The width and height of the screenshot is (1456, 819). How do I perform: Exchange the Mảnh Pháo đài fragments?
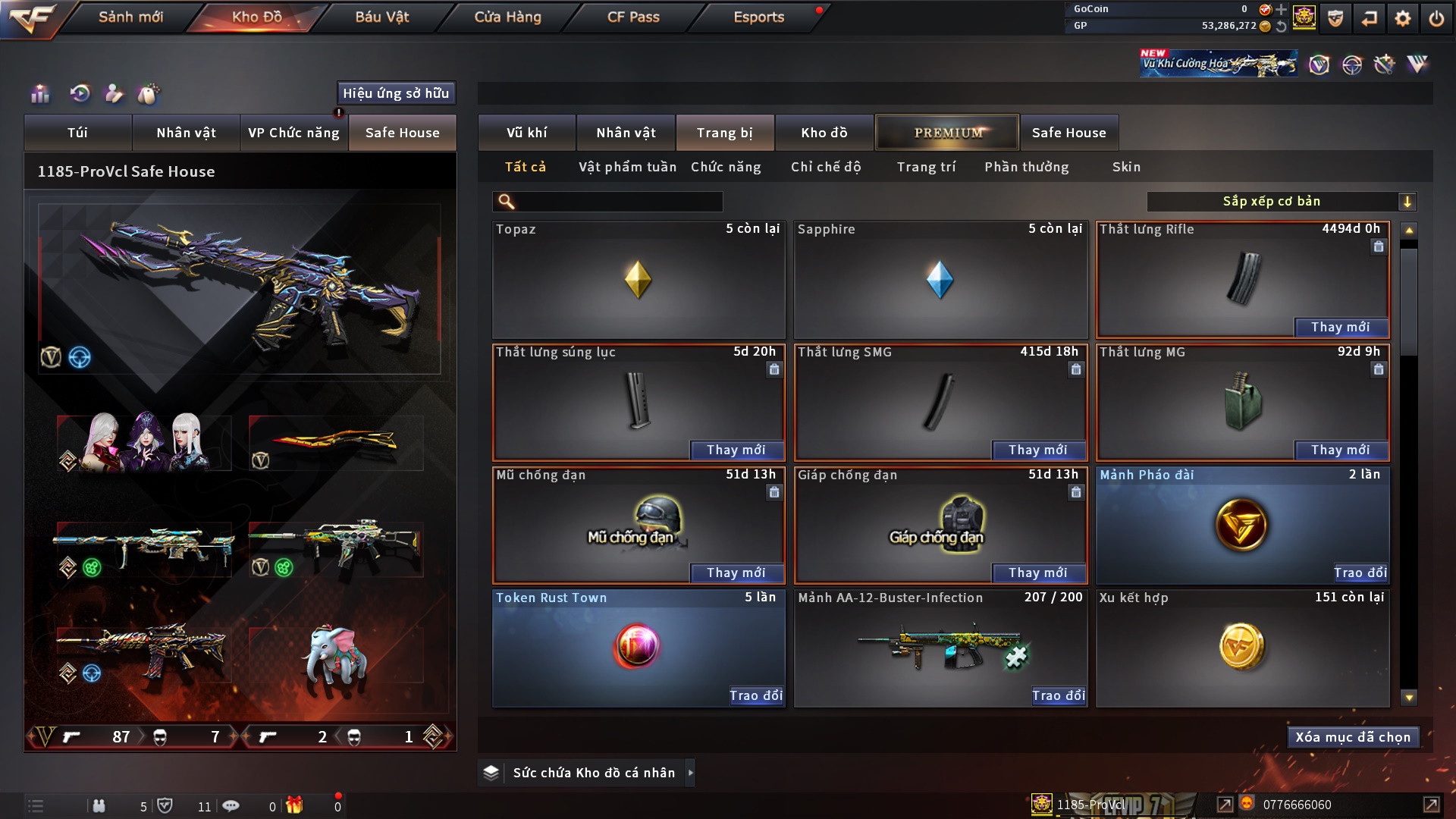click(x=1360, y=573)
